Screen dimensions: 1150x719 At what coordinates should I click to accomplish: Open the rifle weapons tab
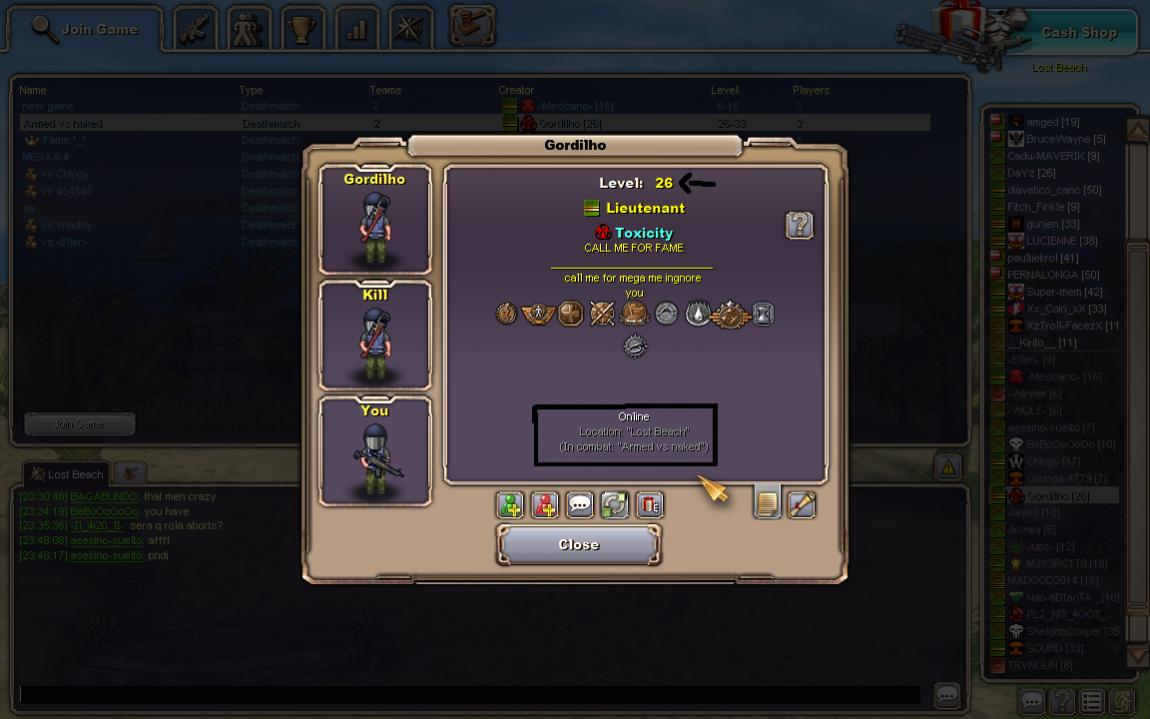click(196, 29)
